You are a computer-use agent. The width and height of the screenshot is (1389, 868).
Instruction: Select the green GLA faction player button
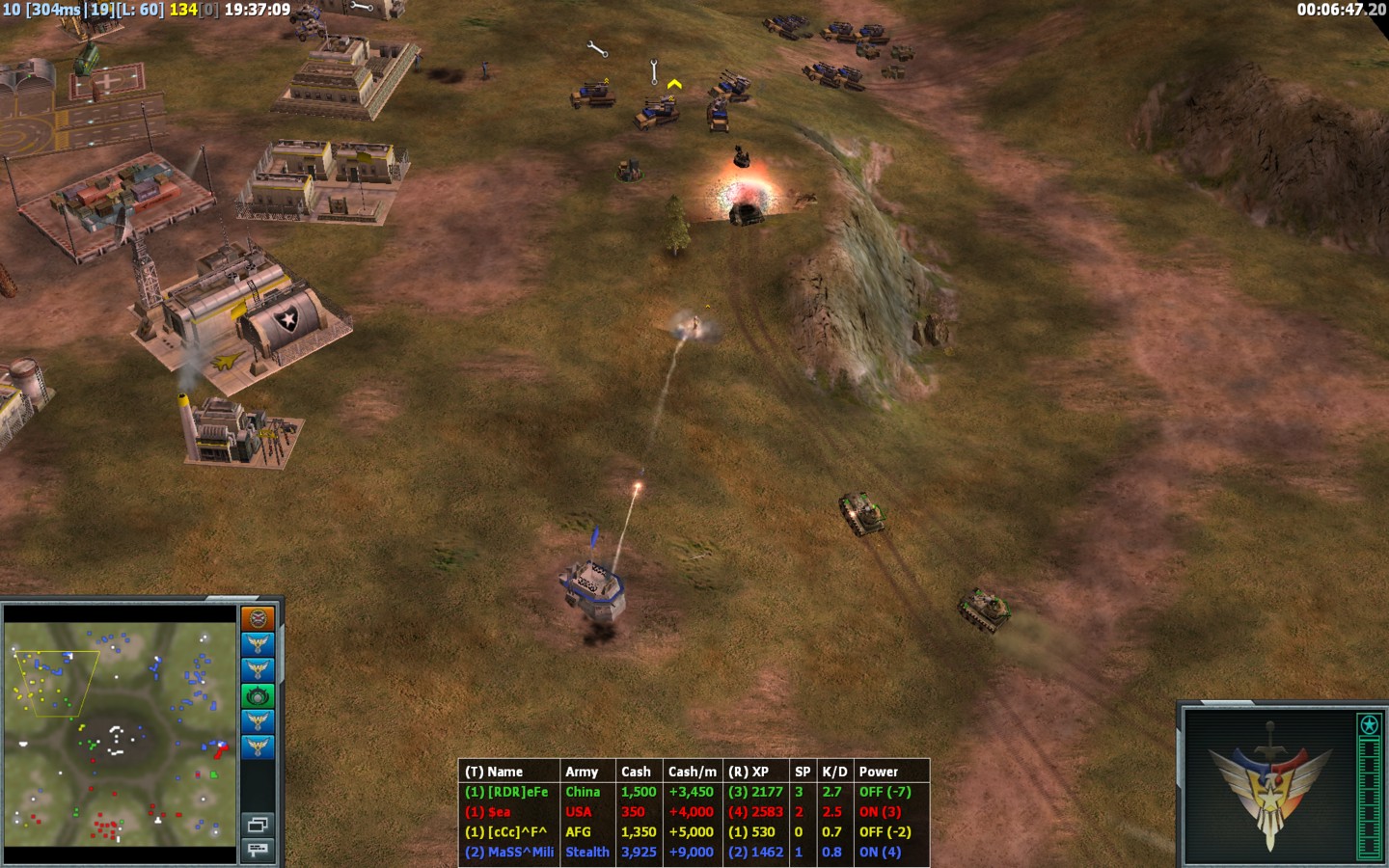(258, 695)
